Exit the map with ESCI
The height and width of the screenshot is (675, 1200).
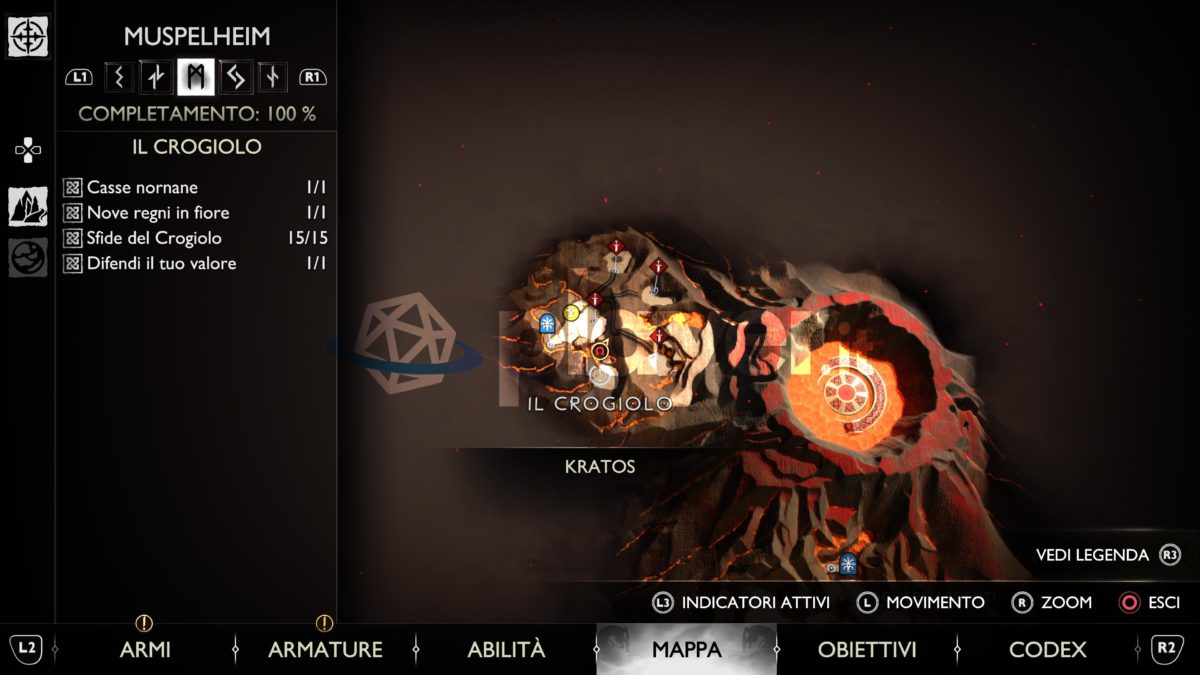point(1150,602)
